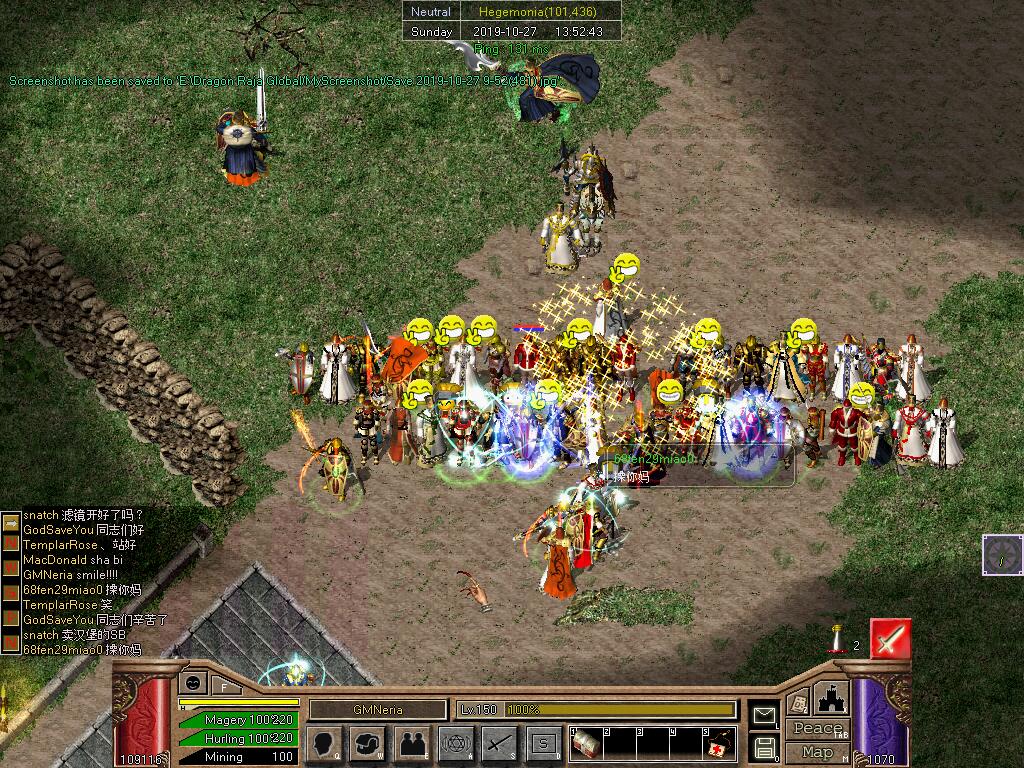Open the Map button
This screenshot has width=1024, height=768.
tap(818, 752)
